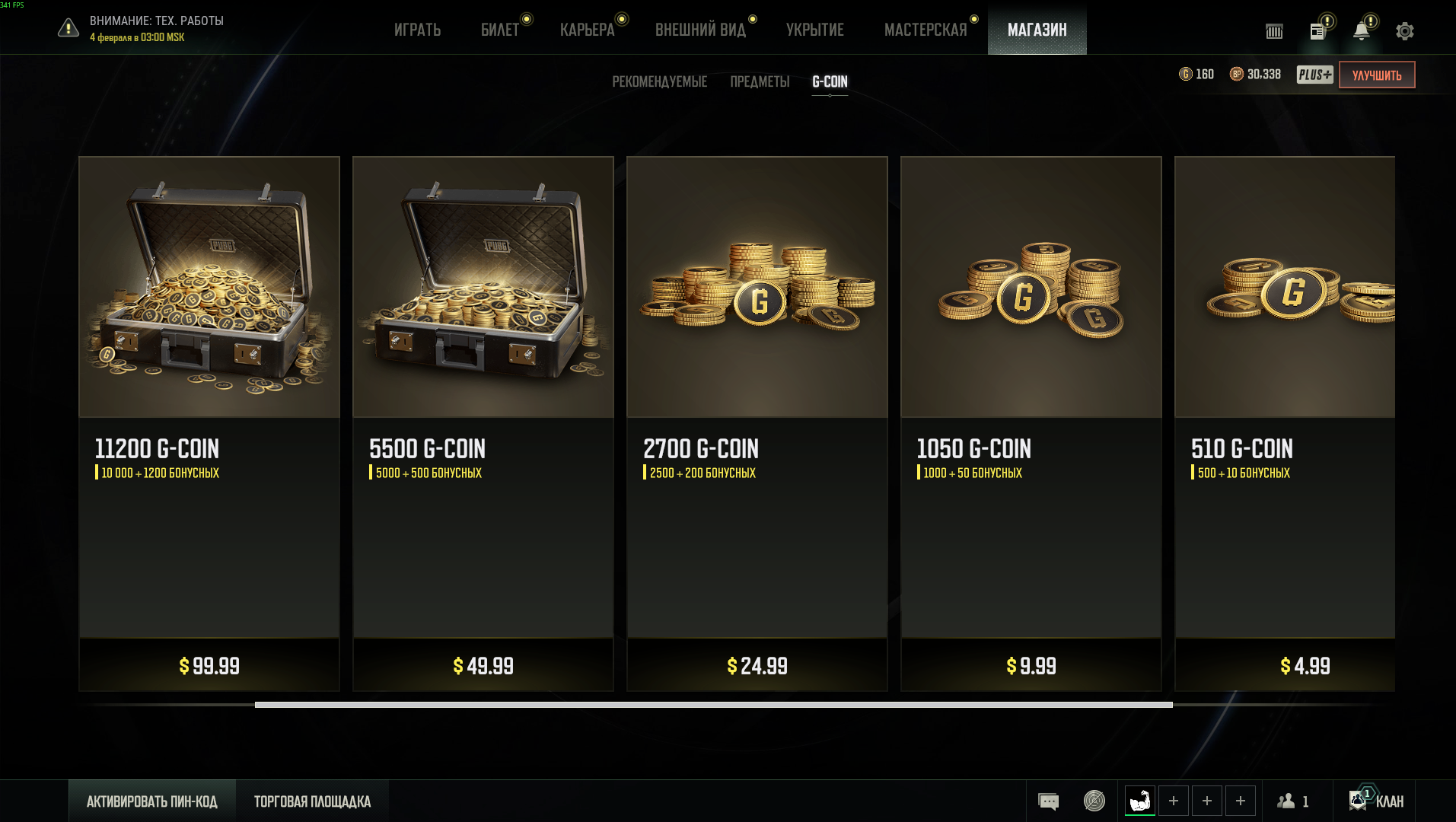Open the ТОРГОВАЯ ПЛОЩАДКА marketplace

tap(312, 801)
